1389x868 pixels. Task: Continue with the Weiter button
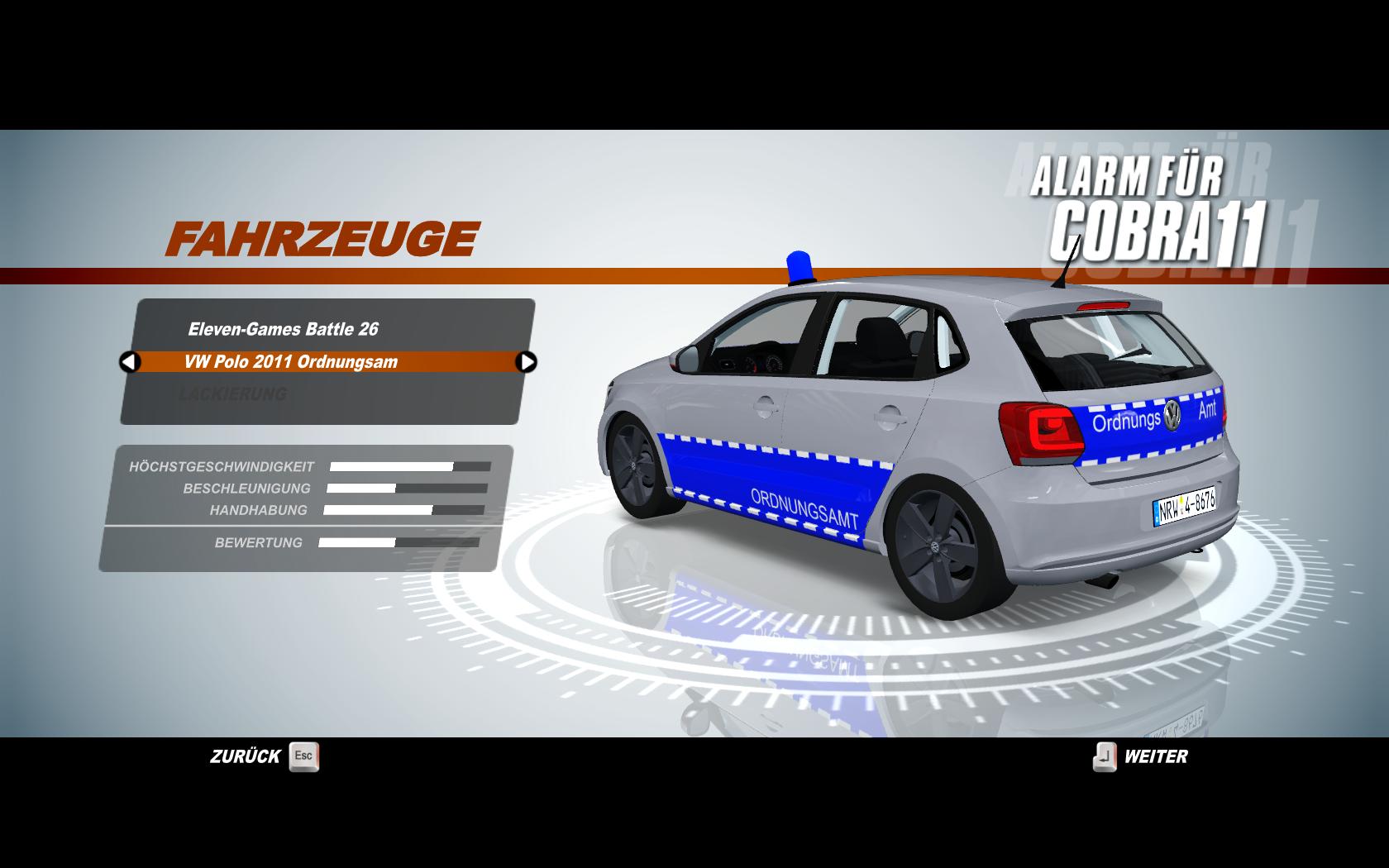(x=1141, y=756)
